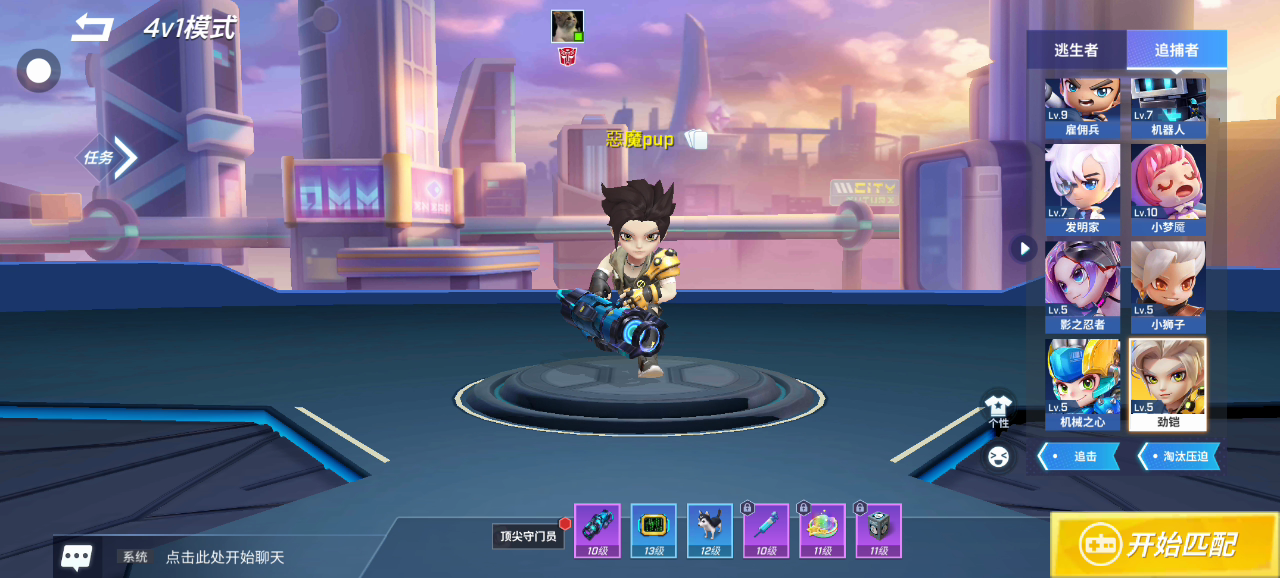The width and height of the screenshot is (1280, 578).
Task: Select the 机械之心 character
Action: tap(1082, 384)
